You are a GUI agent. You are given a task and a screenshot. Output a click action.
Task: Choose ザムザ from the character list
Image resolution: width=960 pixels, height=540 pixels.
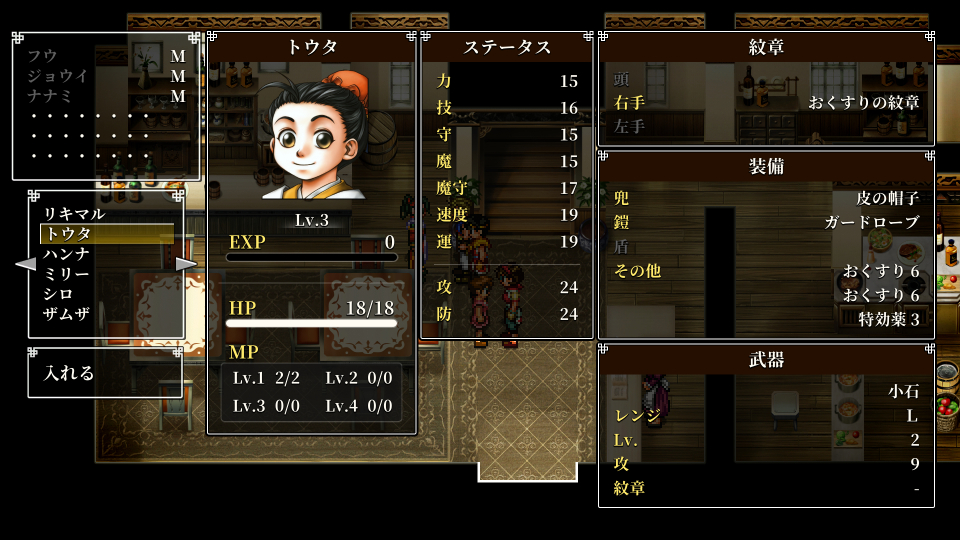pos(68,314)
